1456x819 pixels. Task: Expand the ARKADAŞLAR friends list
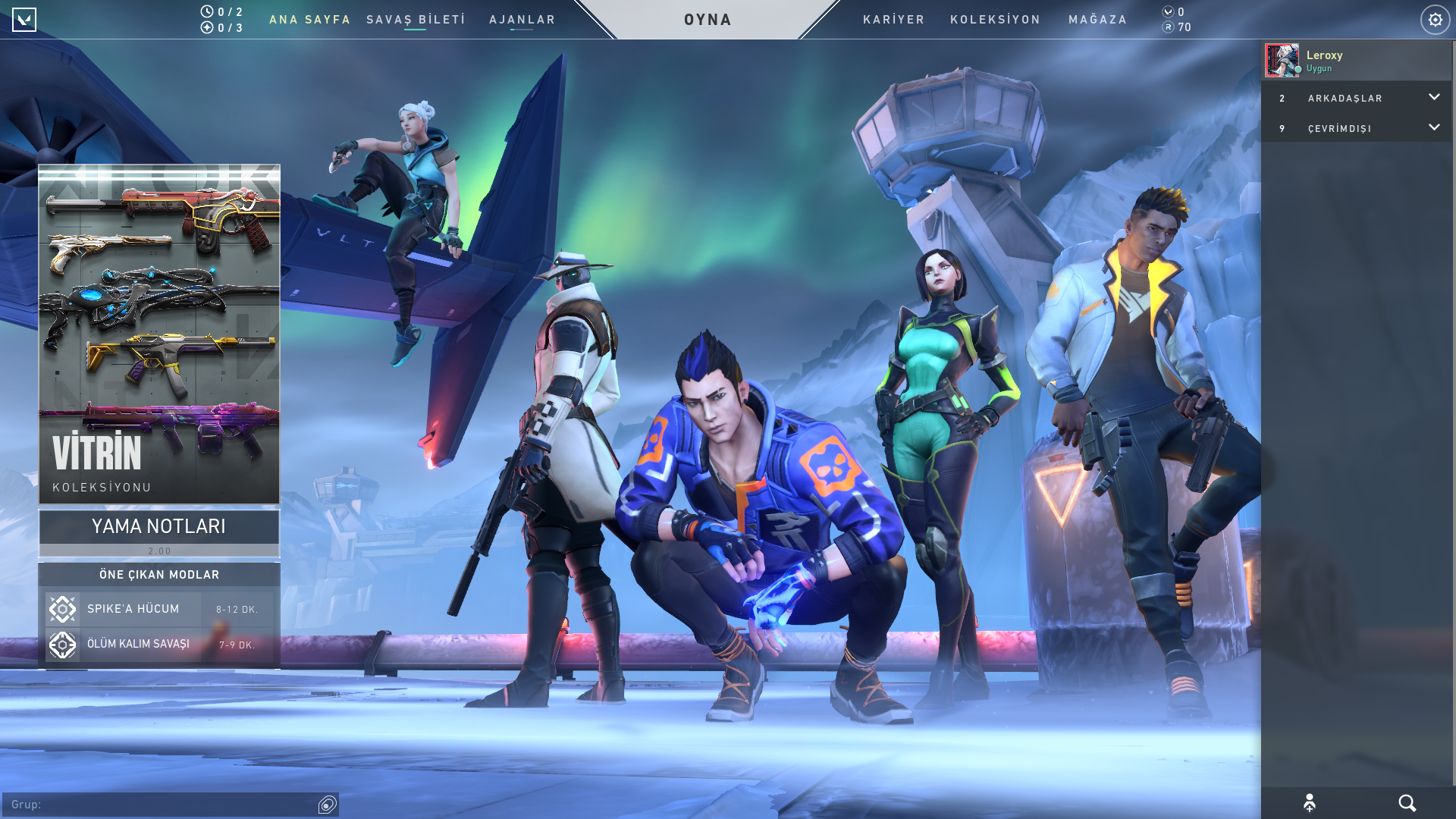[x=1356, y=98]
